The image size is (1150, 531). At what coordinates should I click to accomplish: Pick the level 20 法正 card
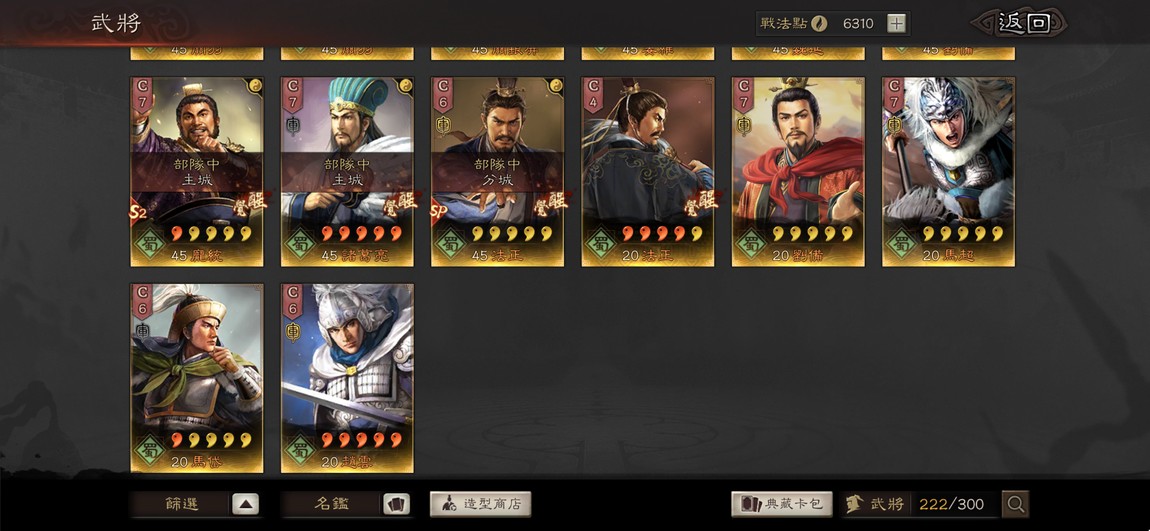click(x=647, y=172)
